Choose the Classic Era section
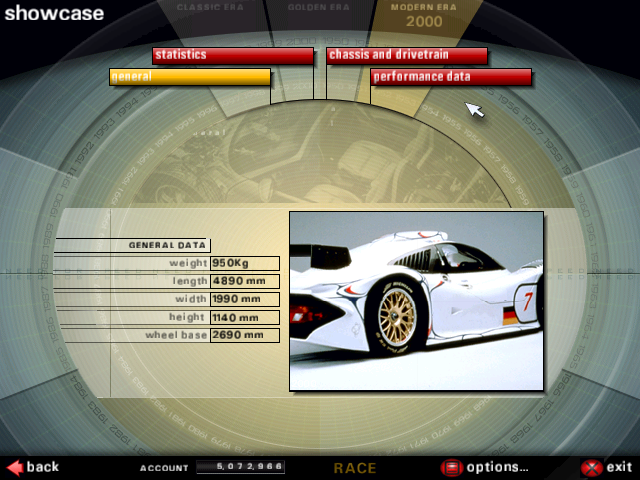This screenshot has width=640, height=480. pyautogui.click(x=210, y=8)
